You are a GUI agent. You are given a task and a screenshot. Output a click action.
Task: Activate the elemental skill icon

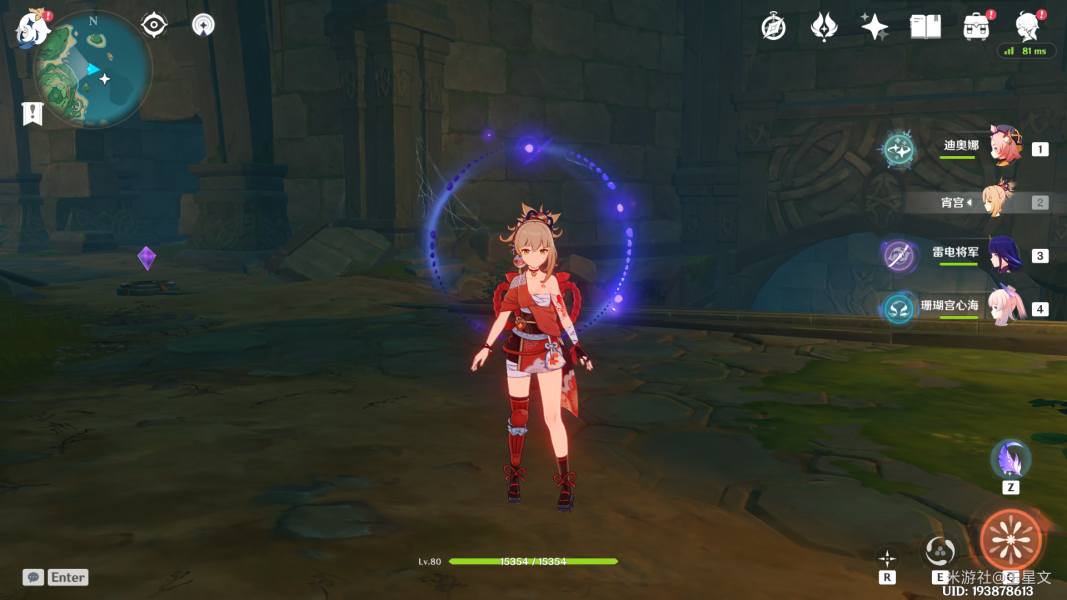point(940,550)
